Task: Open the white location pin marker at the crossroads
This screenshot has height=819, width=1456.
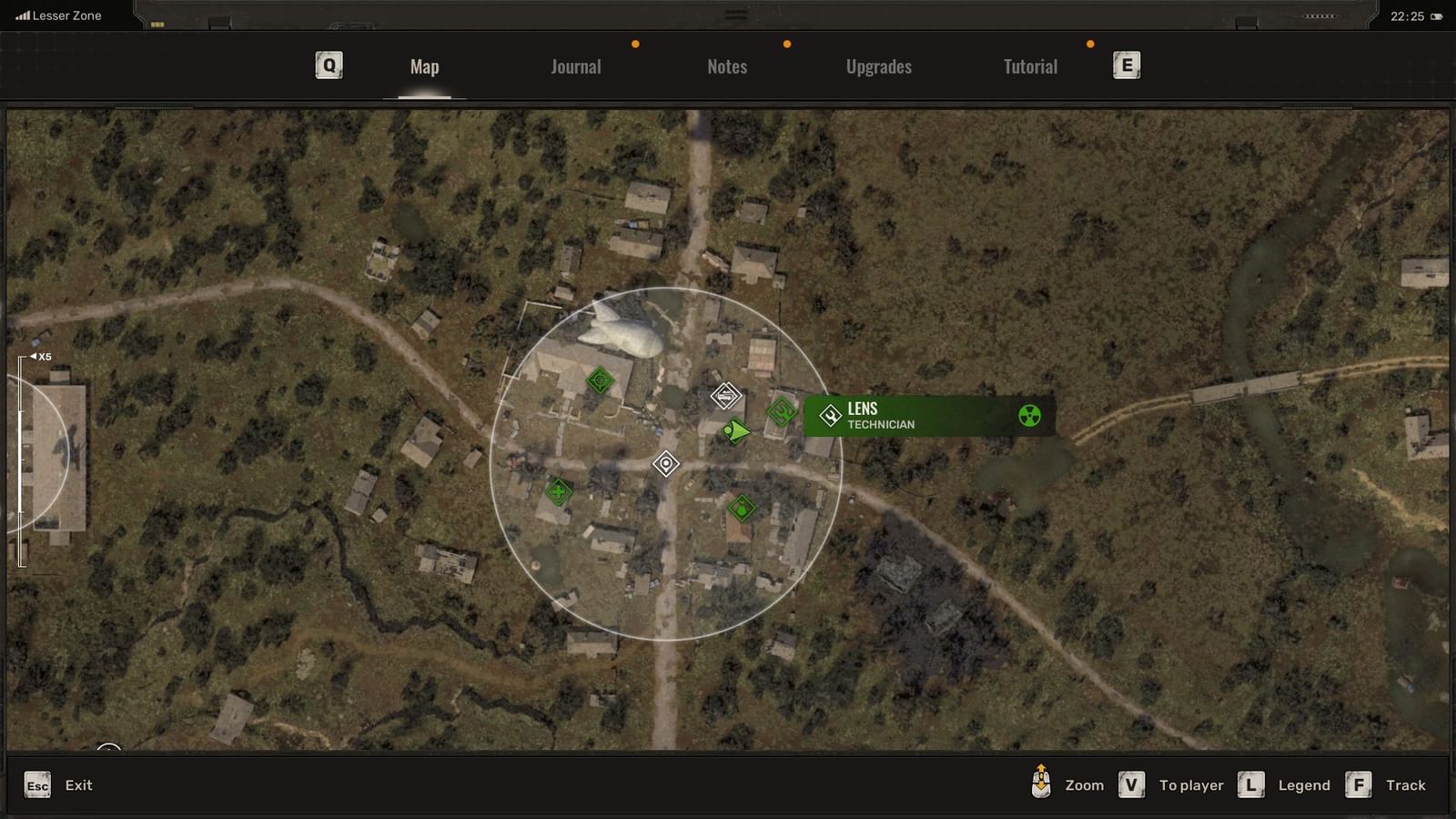Action: tap(667, 464)
